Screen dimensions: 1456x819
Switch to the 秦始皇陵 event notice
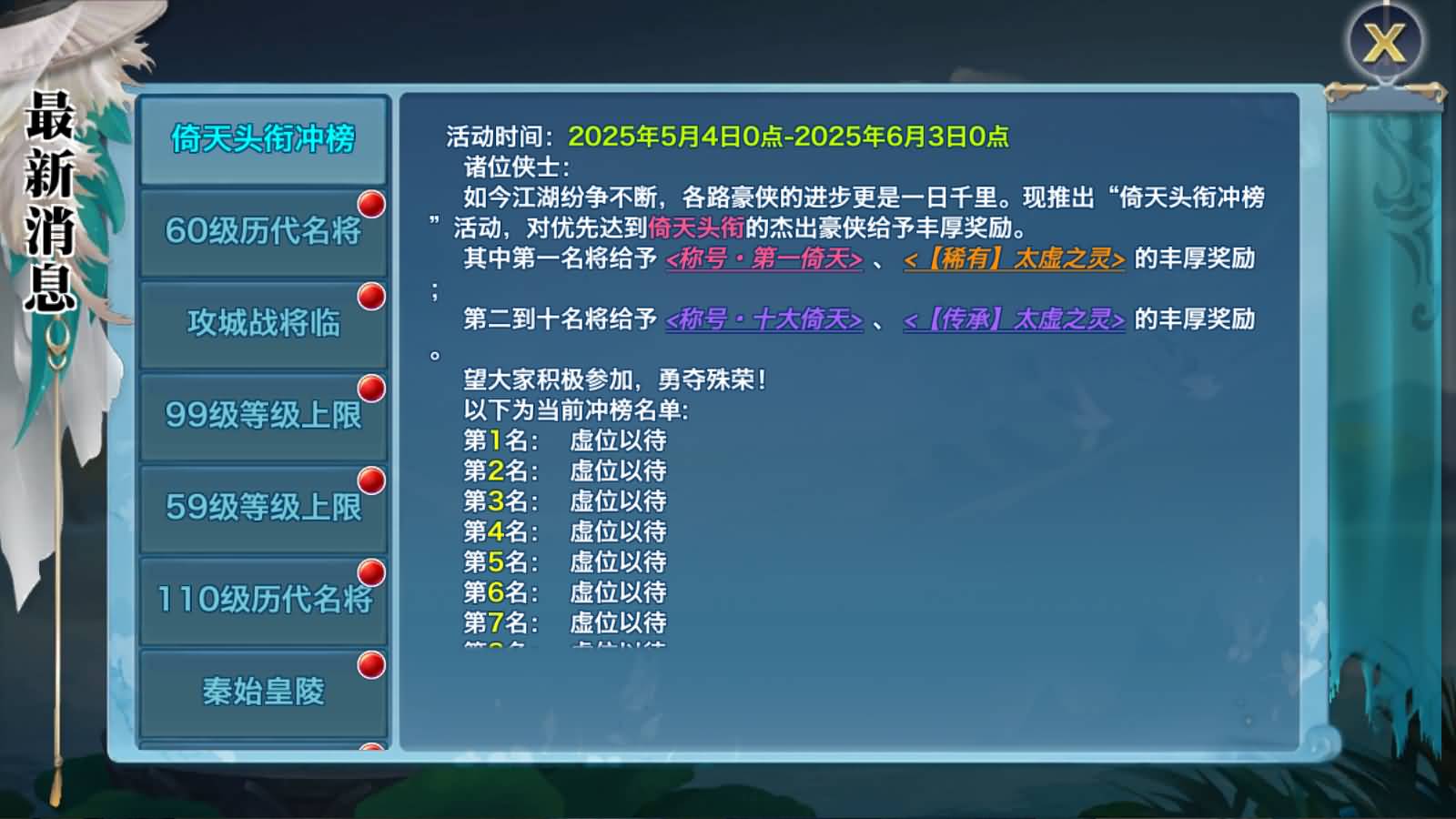[262, 693]
